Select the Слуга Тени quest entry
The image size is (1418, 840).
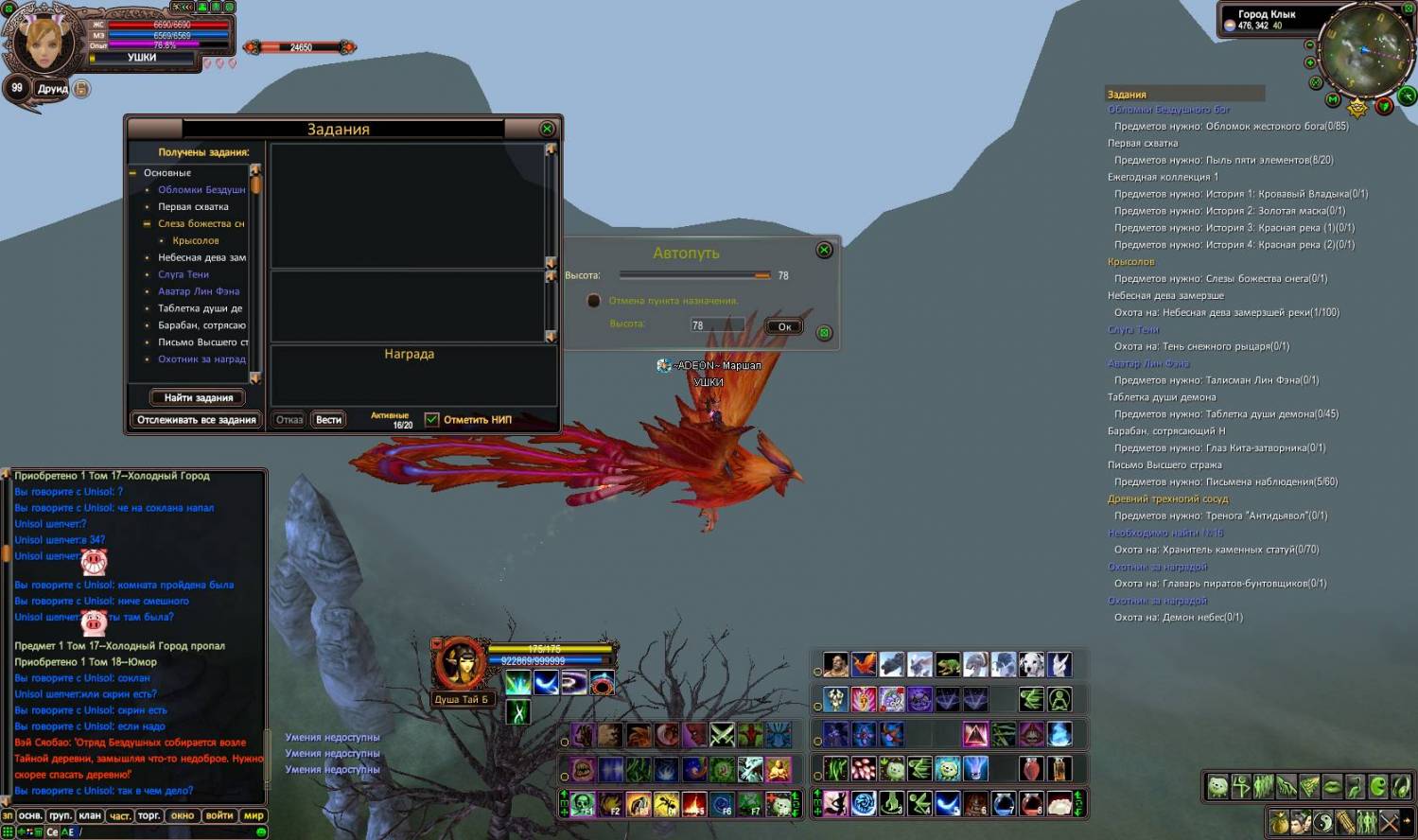click(184, 274)
